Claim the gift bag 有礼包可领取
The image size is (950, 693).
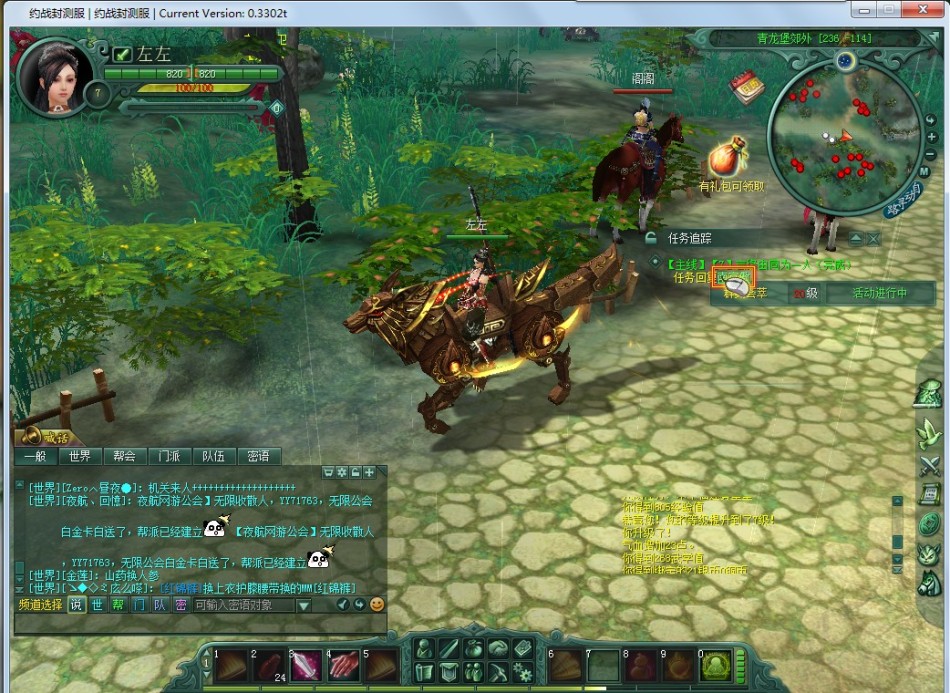(729, 158)
